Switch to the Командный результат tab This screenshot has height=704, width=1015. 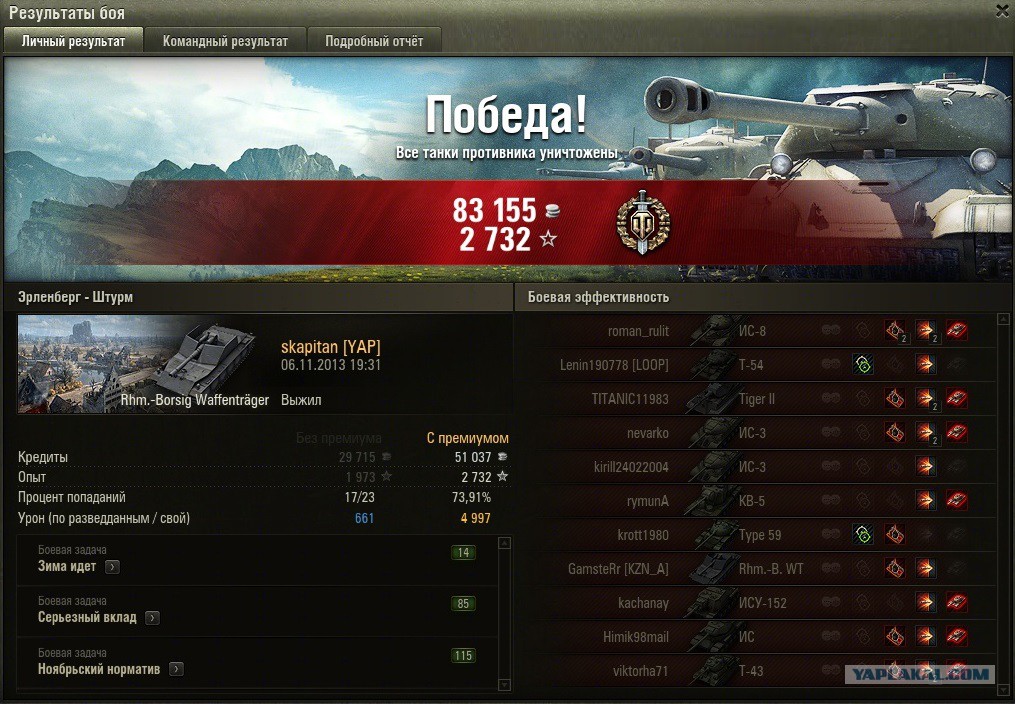(225, 41)
